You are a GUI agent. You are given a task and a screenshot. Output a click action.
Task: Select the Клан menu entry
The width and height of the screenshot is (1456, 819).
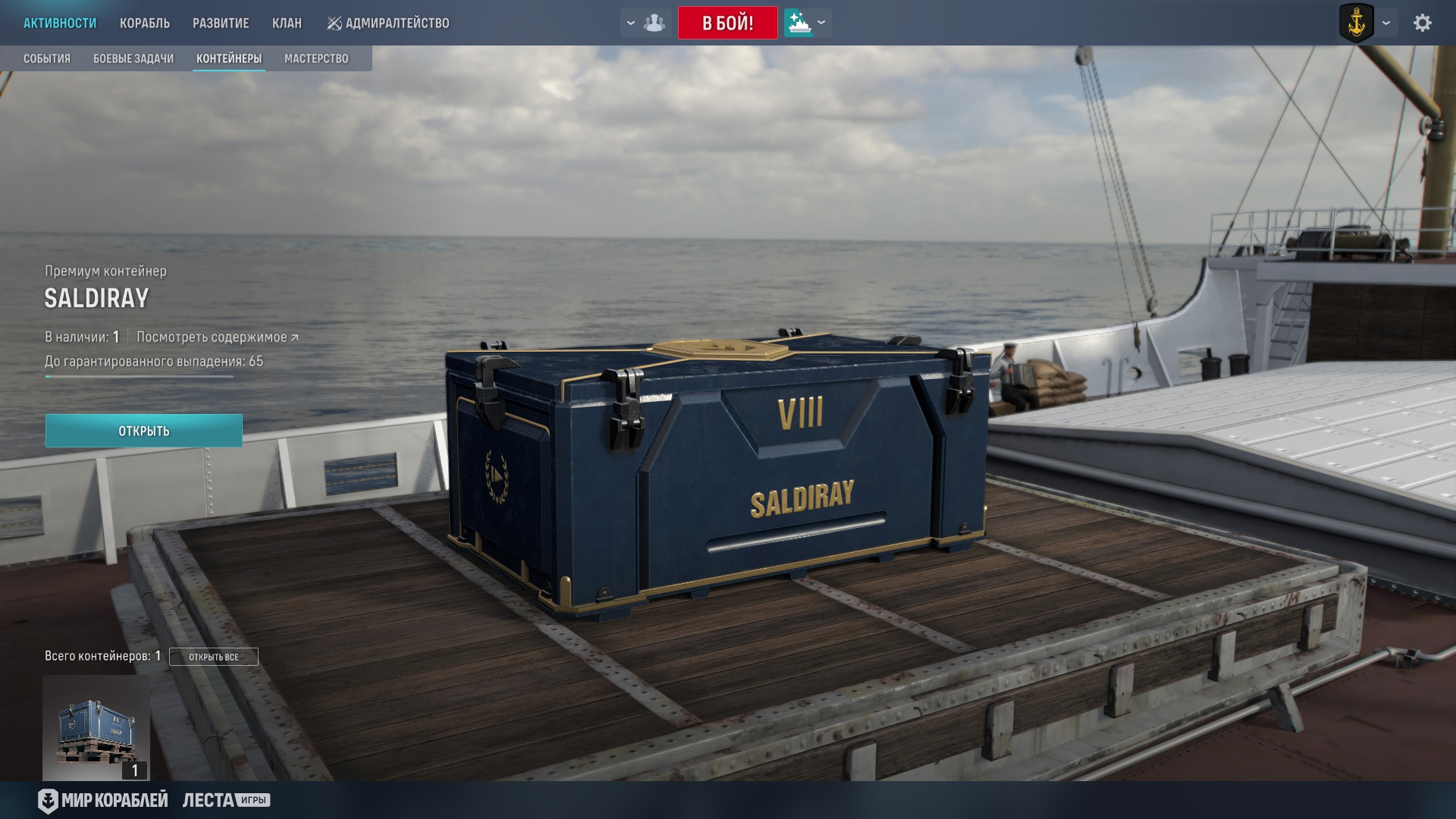[x=287, y=24]
